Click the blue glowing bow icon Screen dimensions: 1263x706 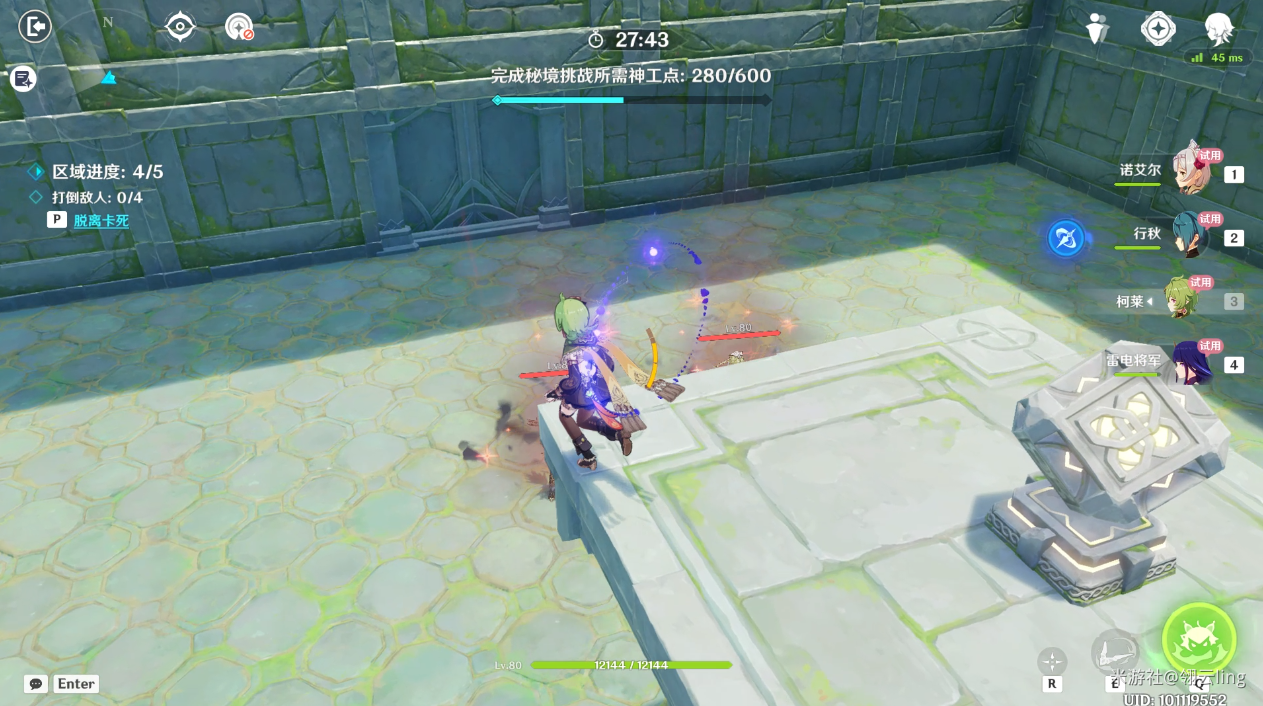[1066, 238]
